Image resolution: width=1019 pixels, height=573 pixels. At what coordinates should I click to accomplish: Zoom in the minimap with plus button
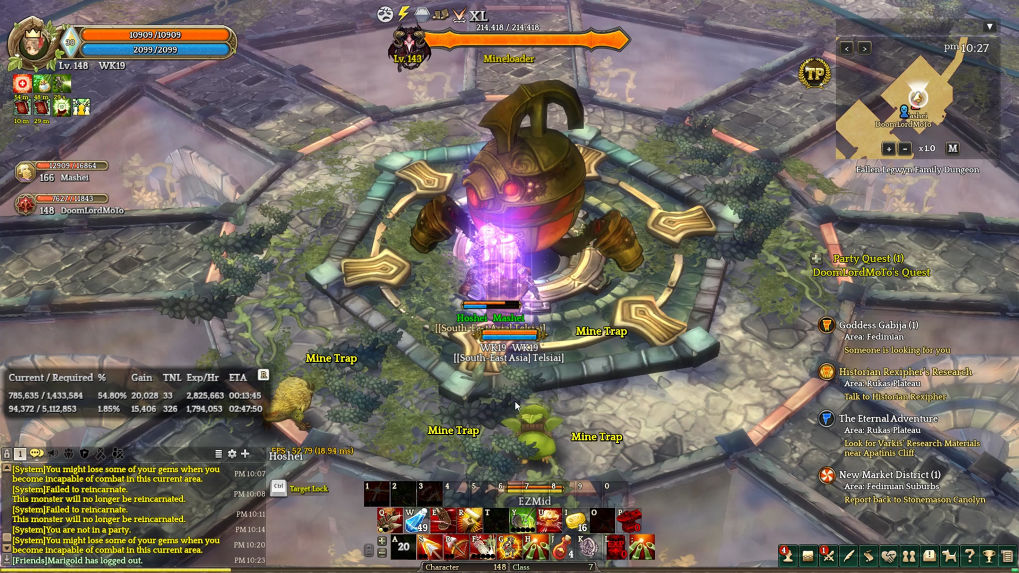pyautogui.click(x=888, y=148)
